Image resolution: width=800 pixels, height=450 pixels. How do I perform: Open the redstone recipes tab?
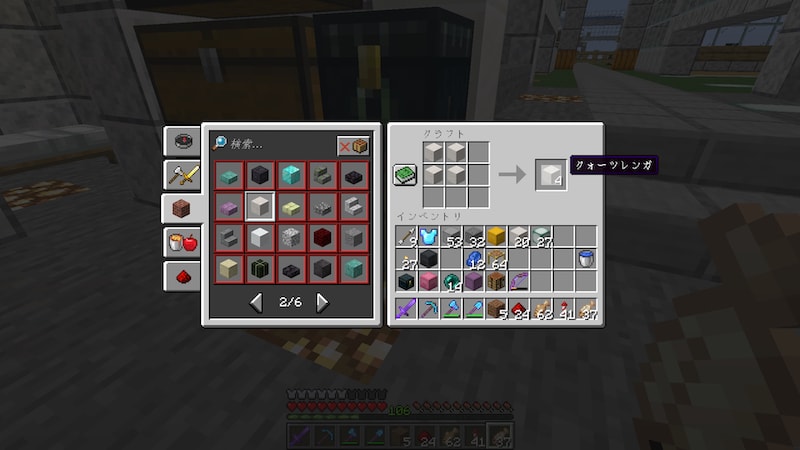click(182, 276)
